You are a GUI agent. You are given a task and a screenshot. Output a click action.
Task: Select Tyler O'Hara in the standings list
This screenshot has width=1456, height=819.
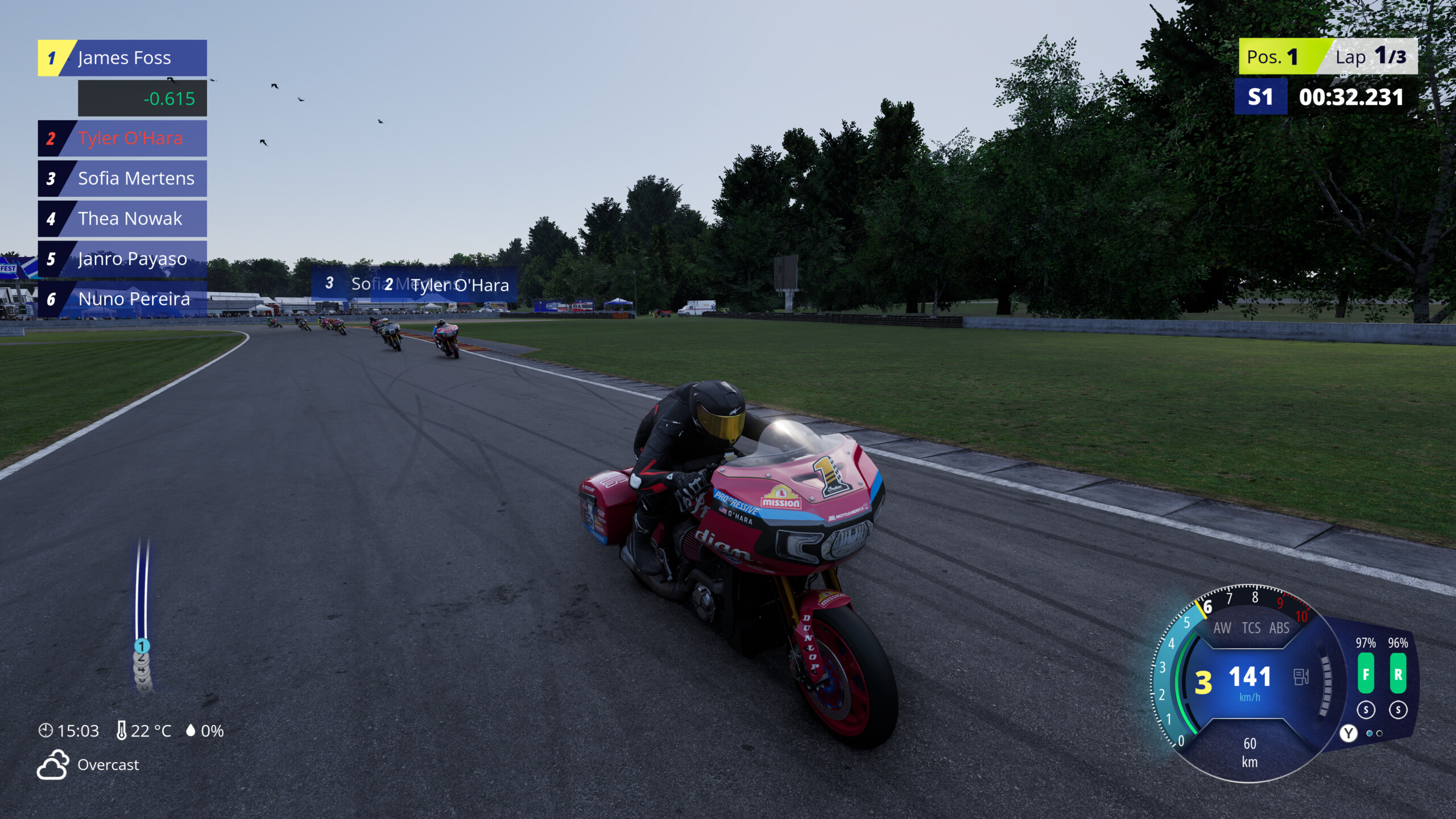click(122, 138)
